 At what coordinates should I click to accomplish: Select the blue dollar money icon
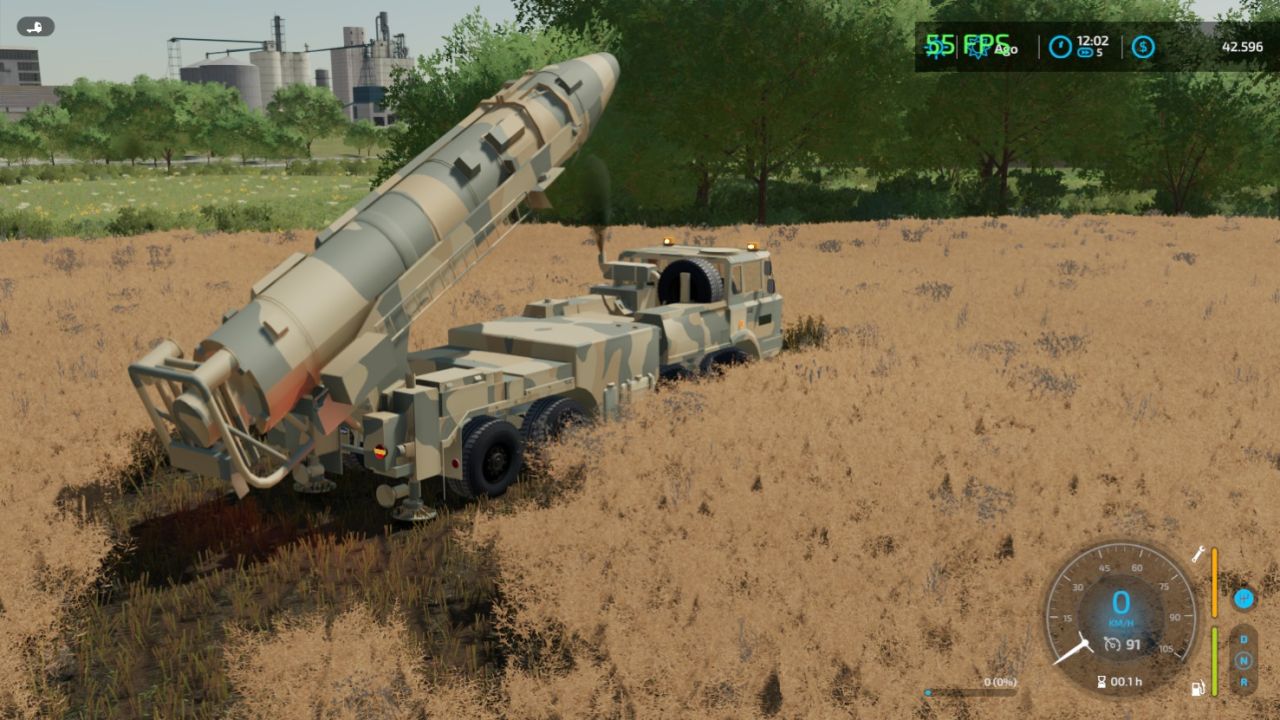coord(1143,47)
